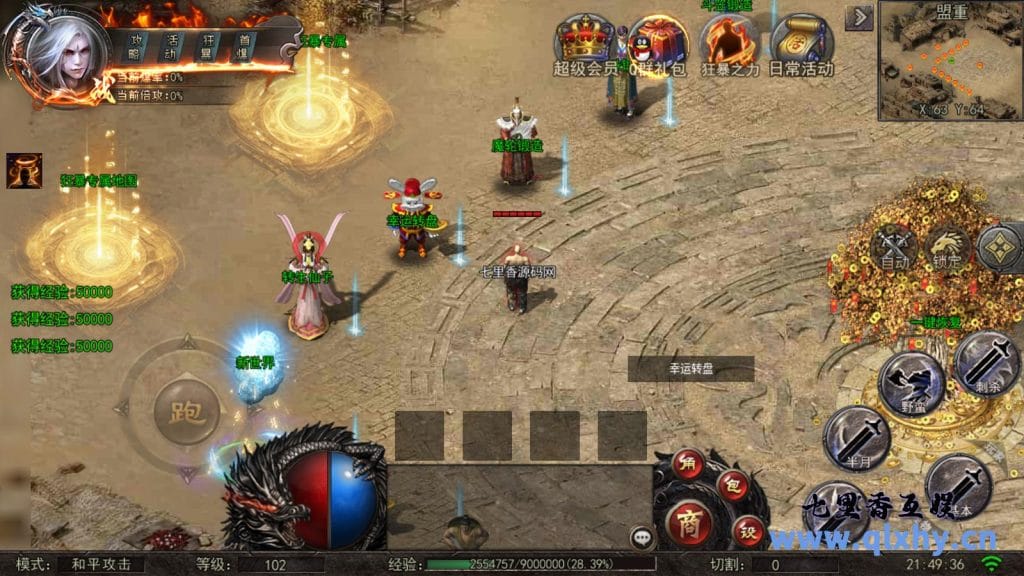Open the 商 shop button
The height and width of the screenshot is (576, 1024).
coord(689,524)
